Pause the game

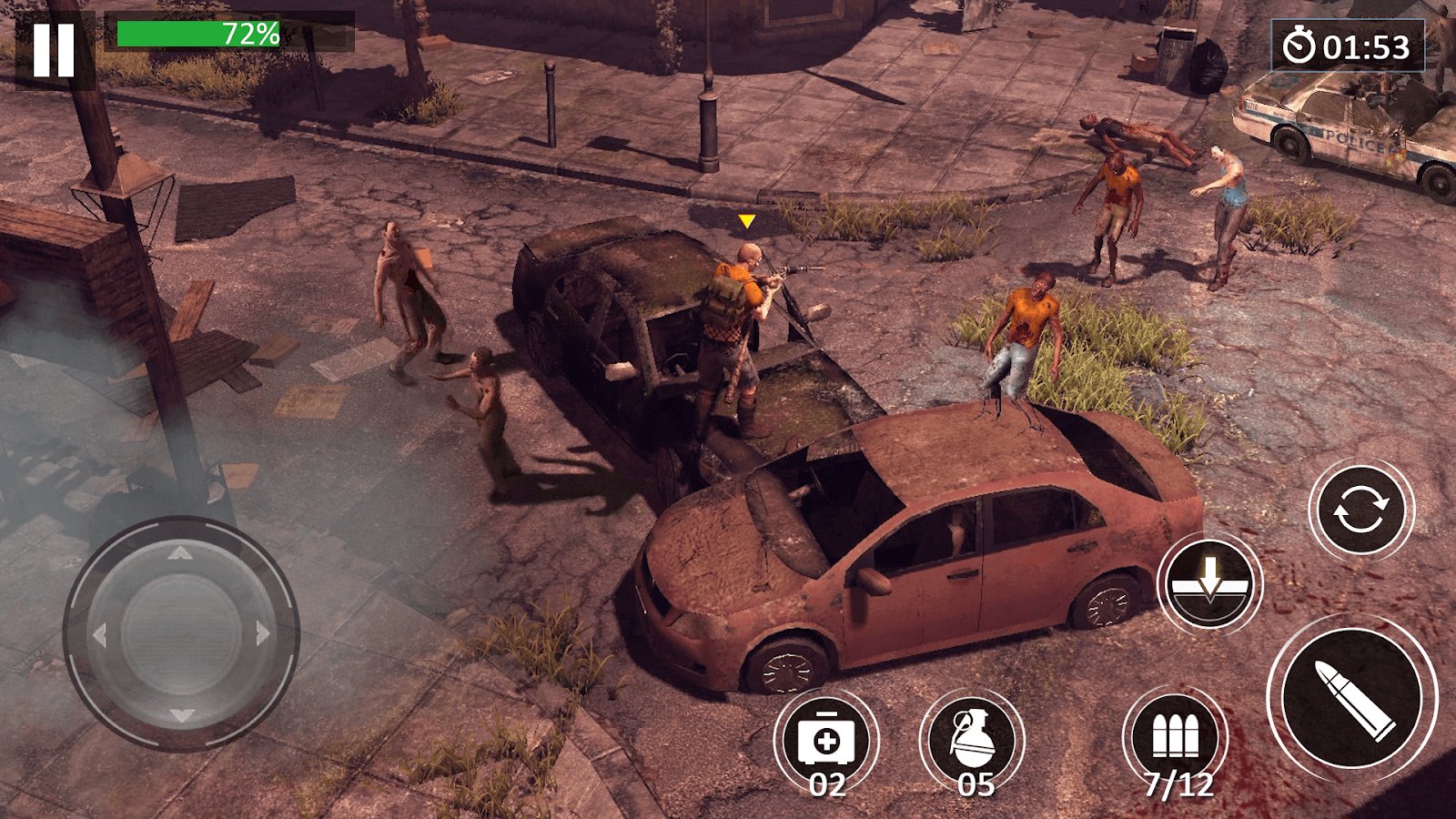tap(54, 50)
